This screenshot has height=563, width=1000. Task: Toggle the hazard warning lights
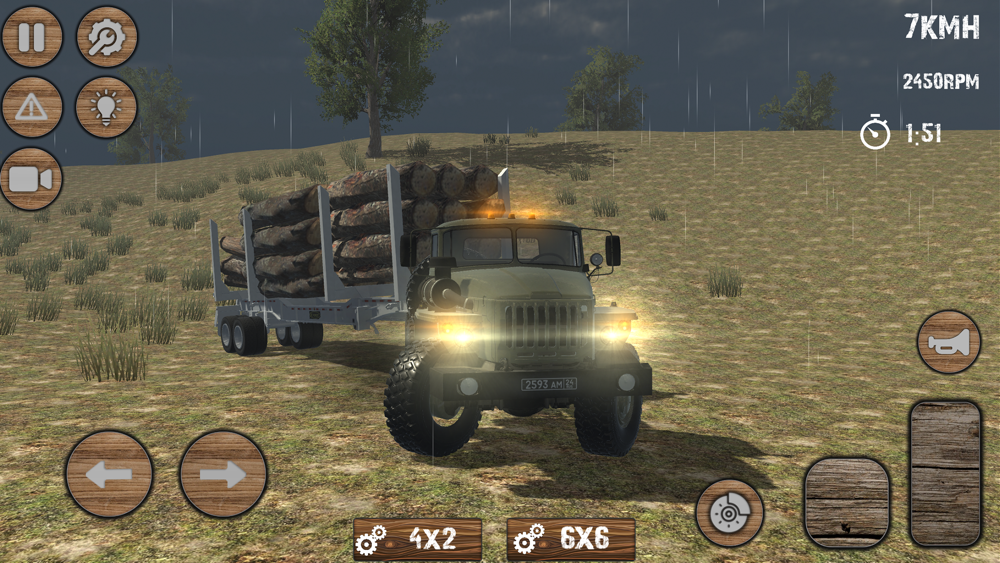point(32,108)
